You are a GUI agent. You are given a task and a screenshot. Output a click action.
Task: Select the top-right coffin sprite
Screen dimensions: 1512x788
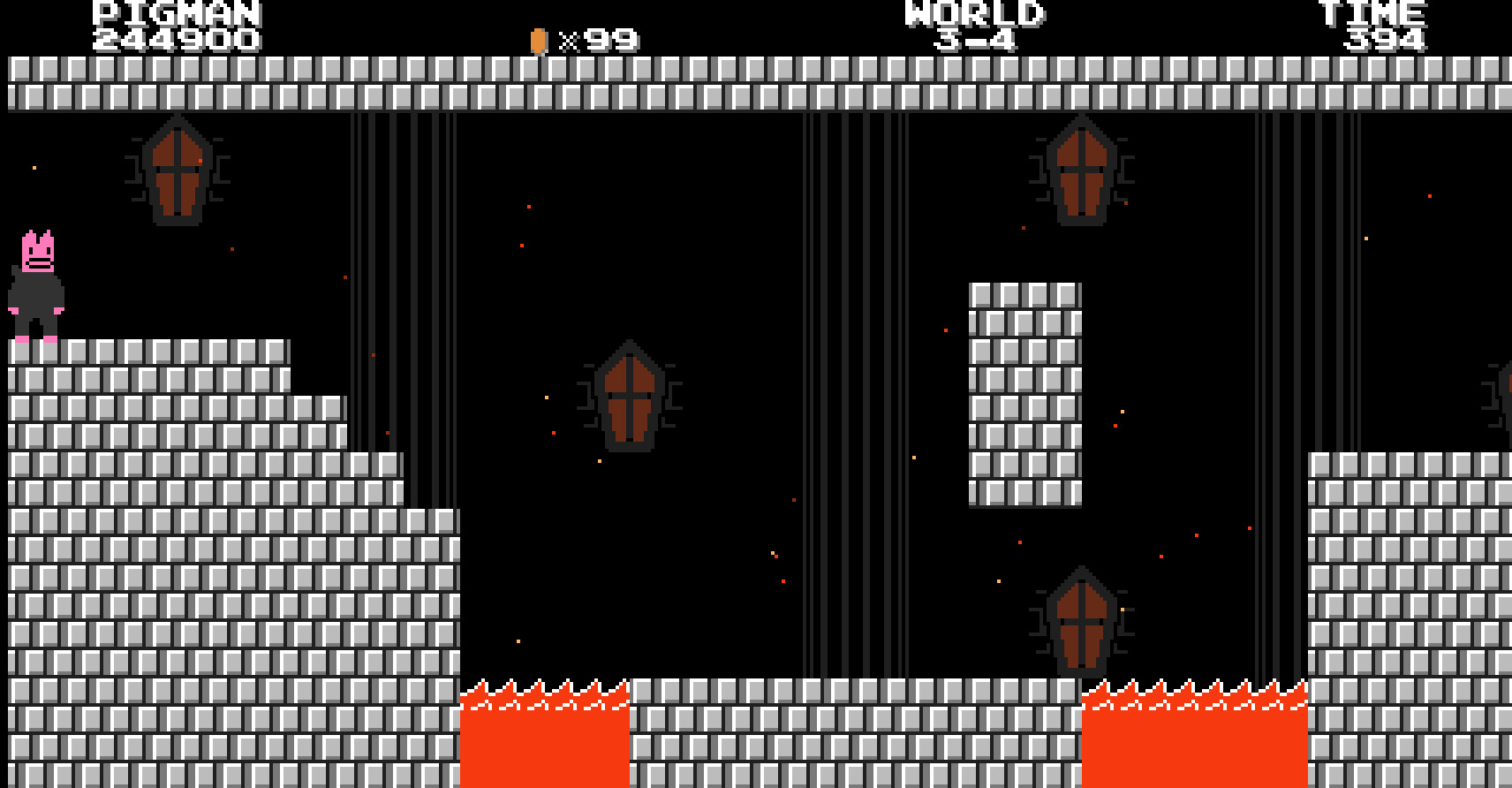pos(1081,170)
